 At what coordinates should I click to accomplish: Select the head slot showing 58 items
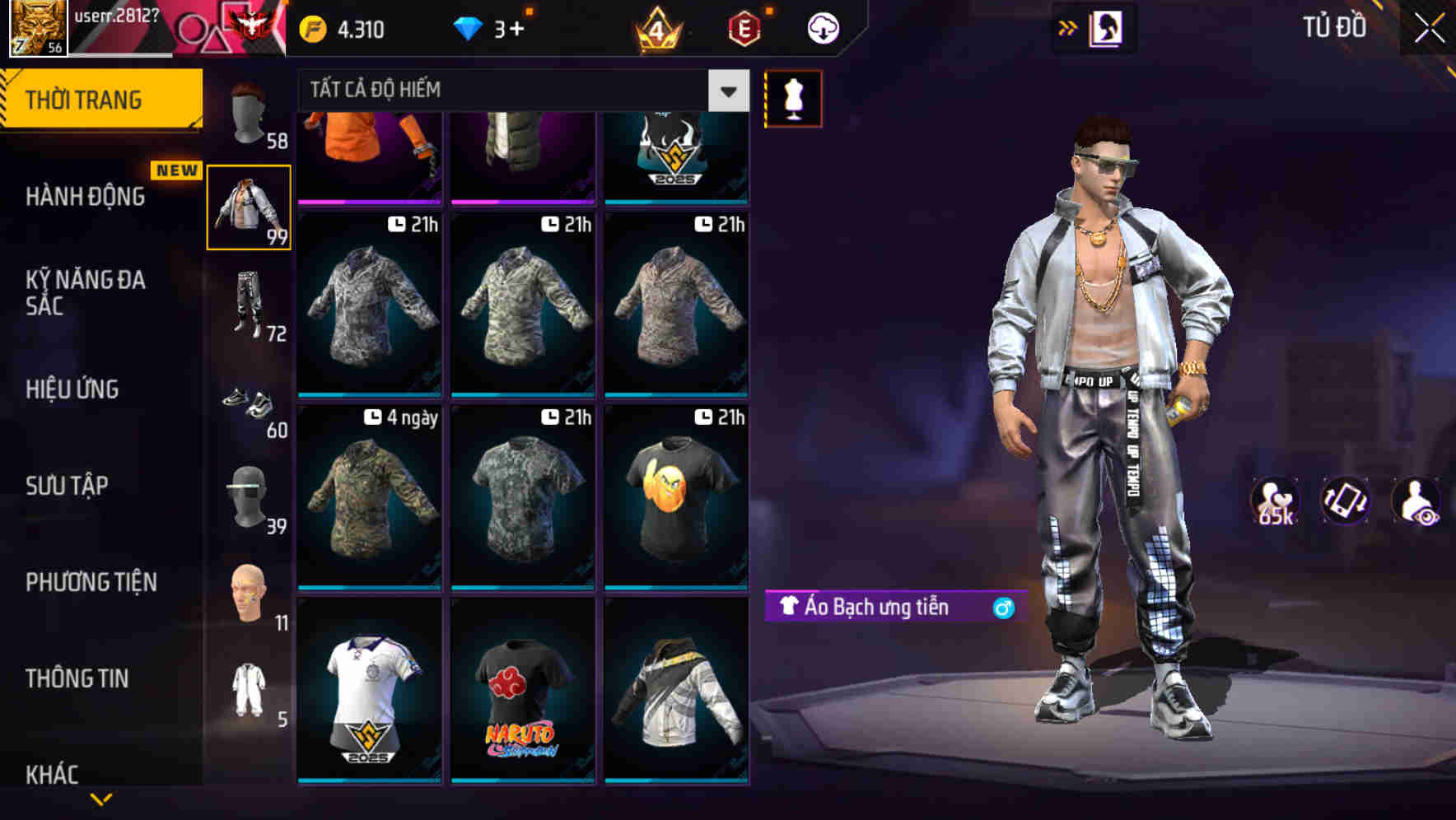pos(248,111)
